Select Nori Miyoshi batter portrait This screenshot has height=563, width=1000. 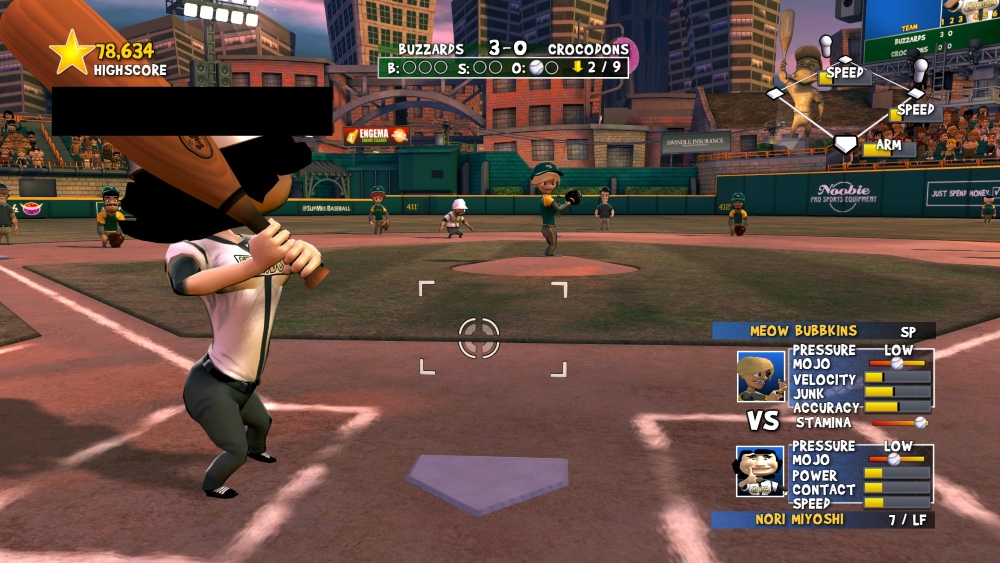click(x=760, y=472)
